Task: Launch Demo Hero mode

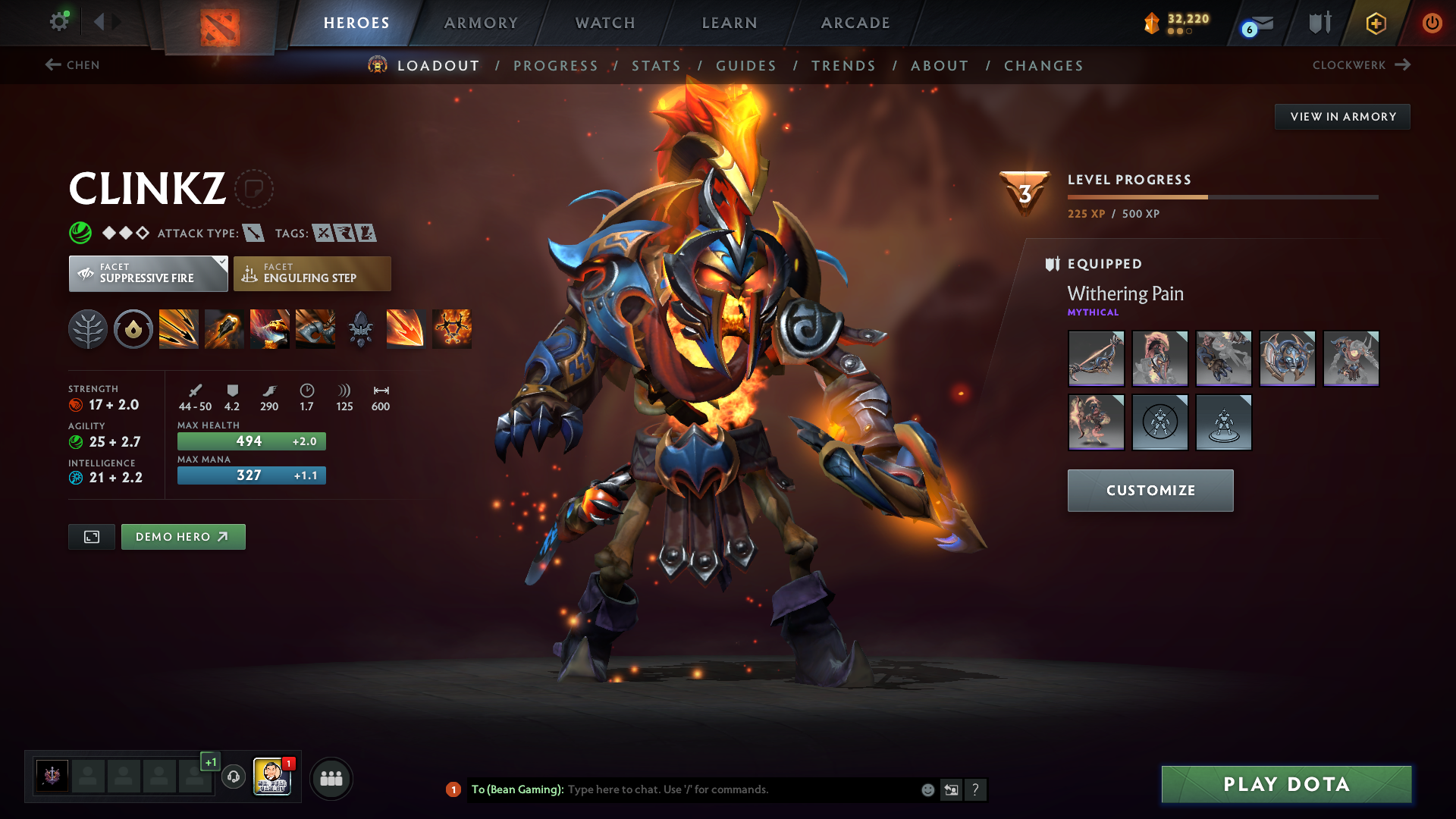Action: 183,537
